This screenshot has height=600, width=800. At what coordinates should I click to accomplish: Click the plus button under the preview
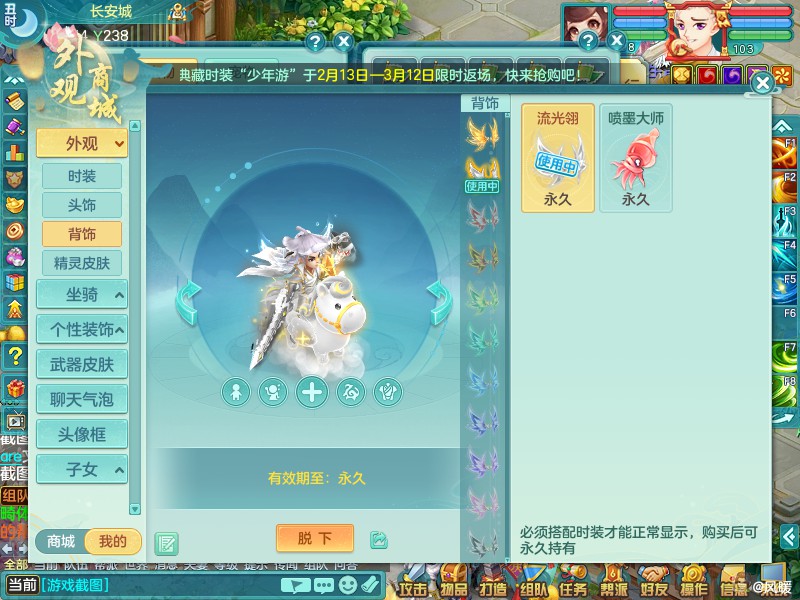tap(312, 392)
